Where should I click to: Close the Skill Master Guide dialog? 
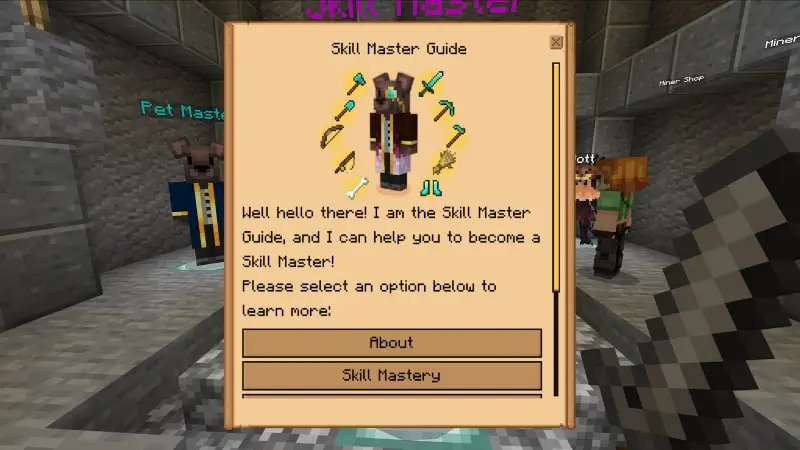pos(556,42)
